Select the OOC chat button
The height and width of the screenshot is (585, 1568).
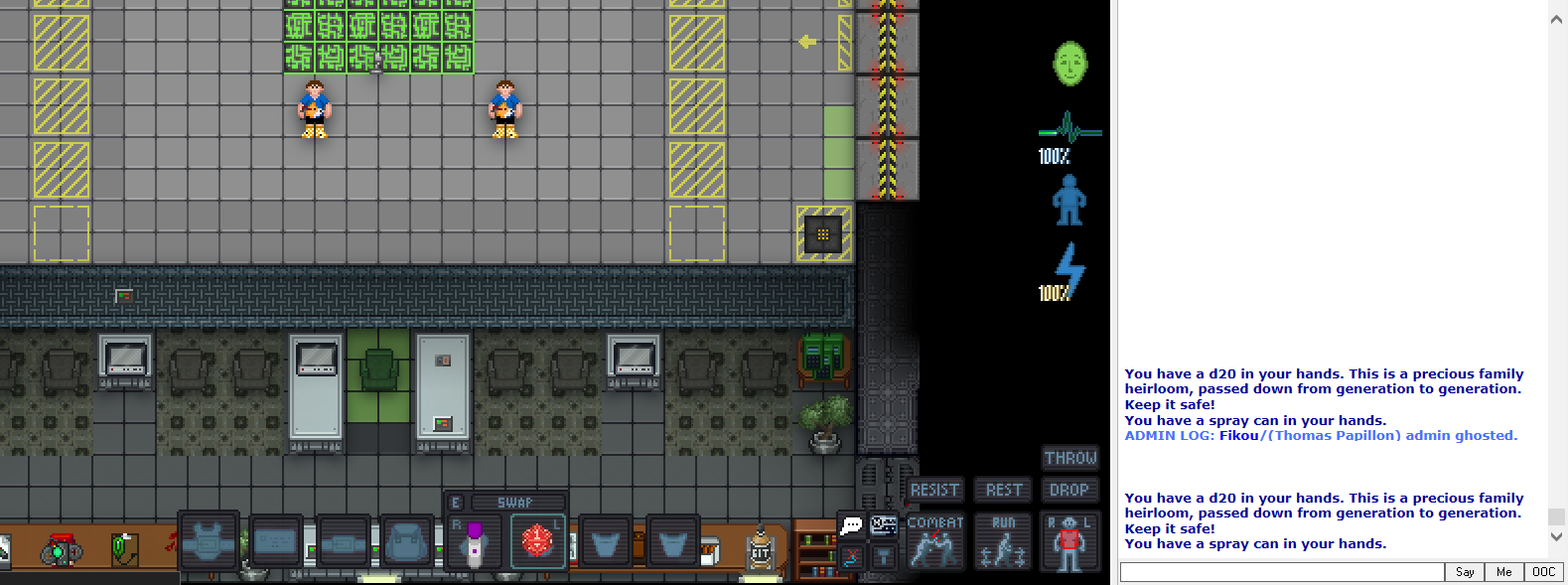tap(1543, 572)
